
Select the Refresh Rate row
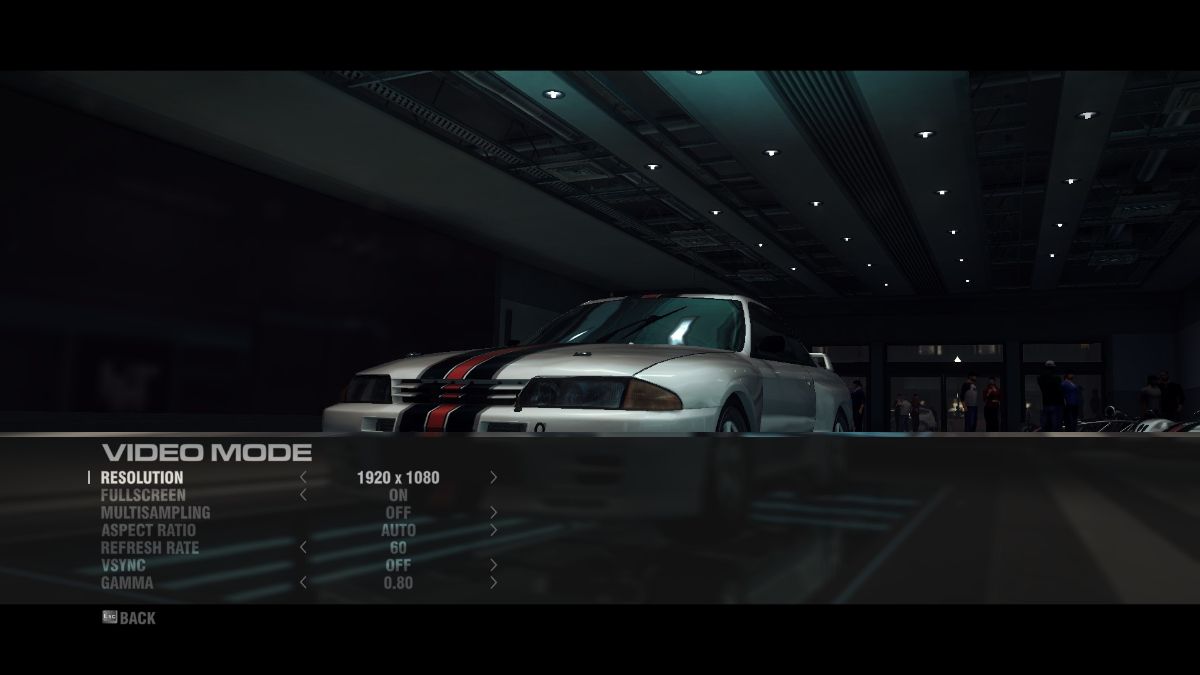coord(149,548)
